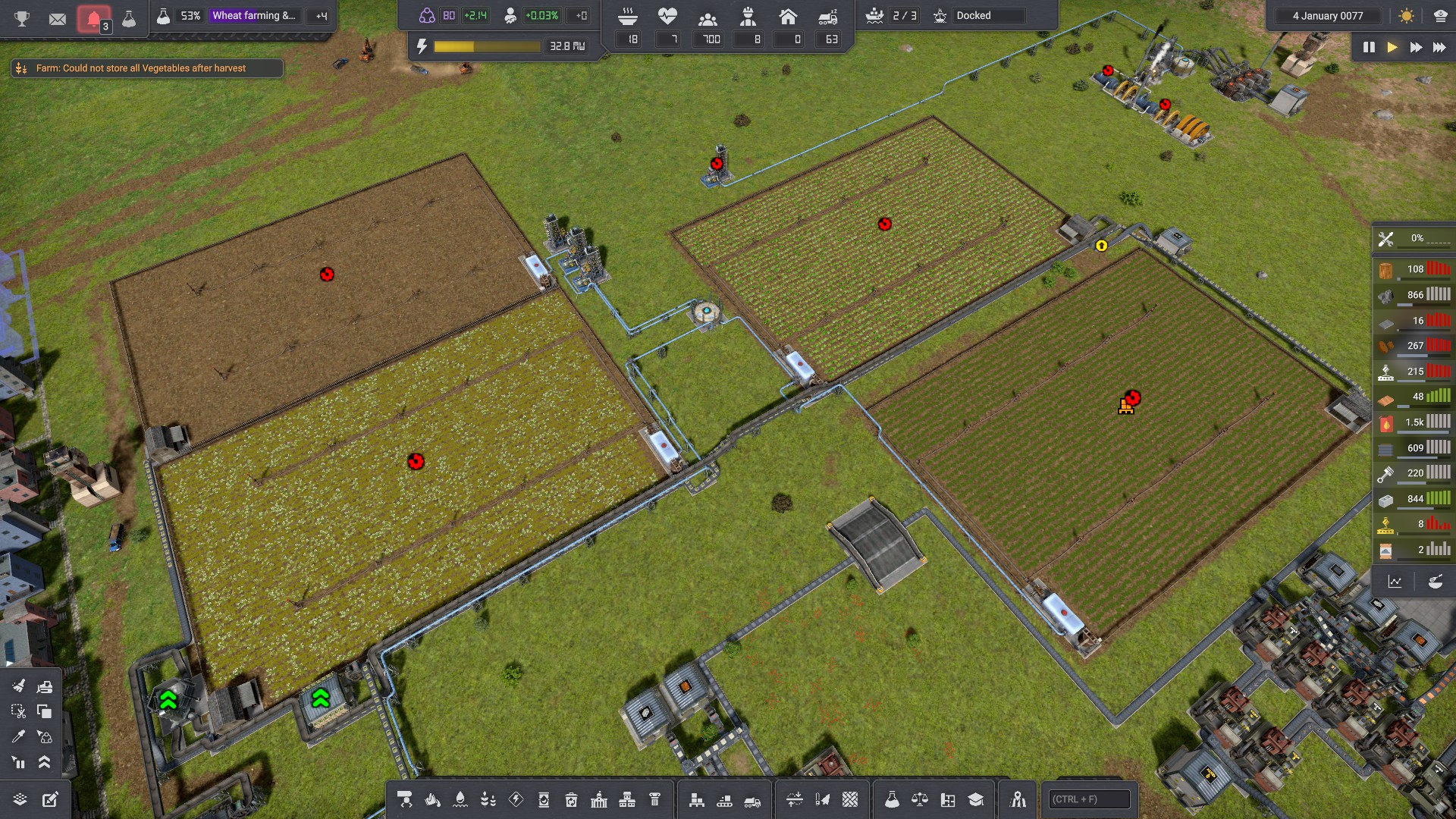Image resolution: width=1456 pixels, height=819 pixels.
Task: Open the power build category
Action: [516, 799]
